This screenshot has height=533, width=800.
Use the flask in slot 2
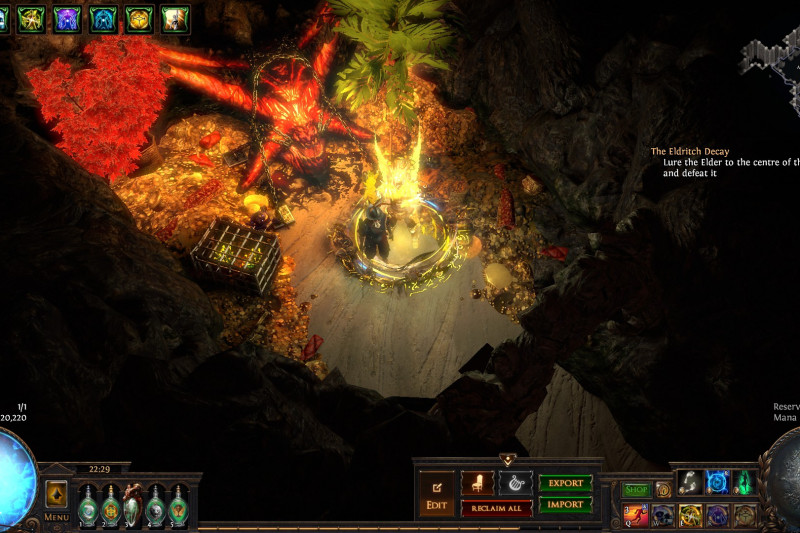point(110,505)
